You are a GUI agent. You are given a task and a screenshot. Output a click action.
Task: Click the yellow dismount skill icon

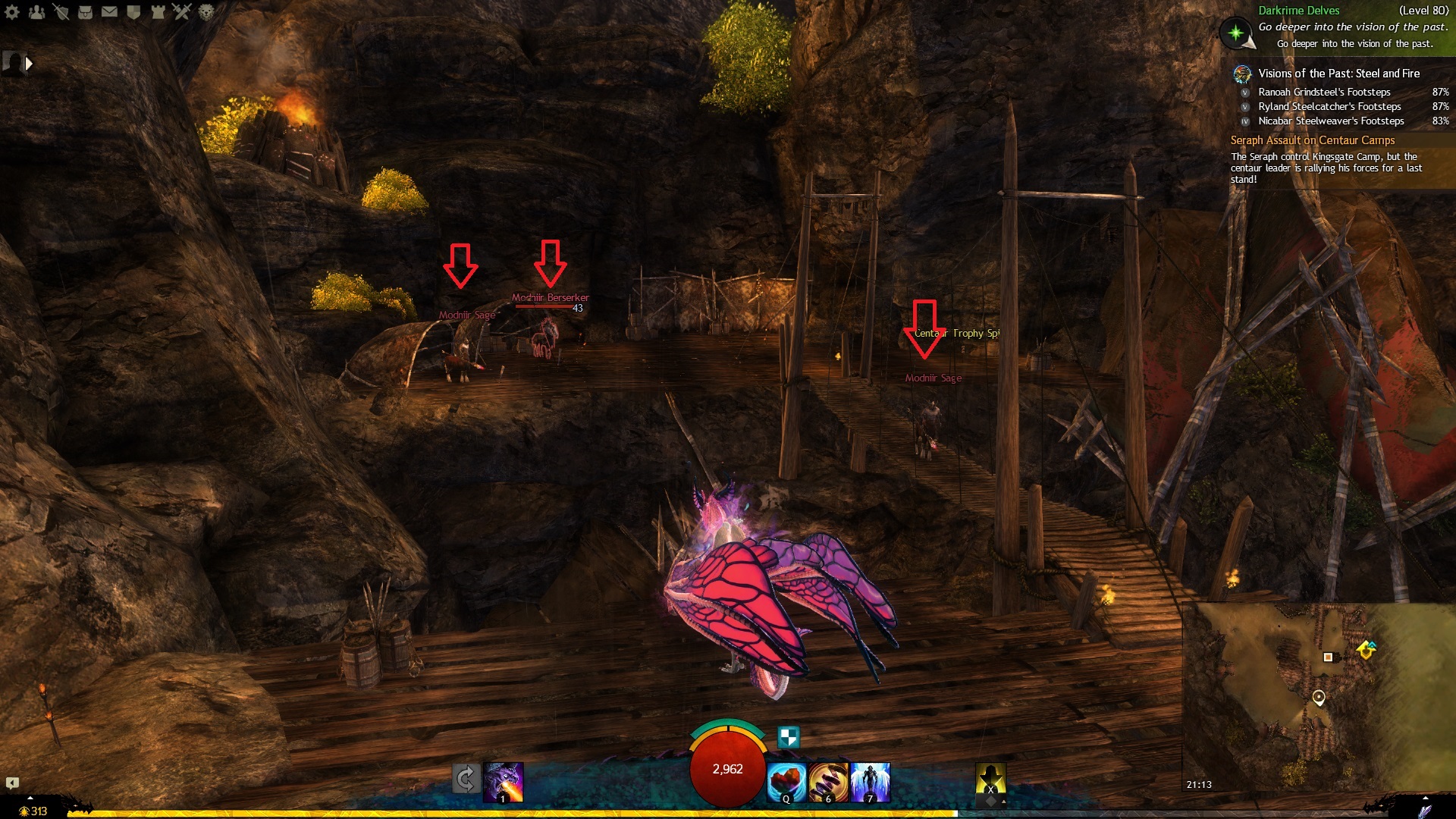point(990,780)
